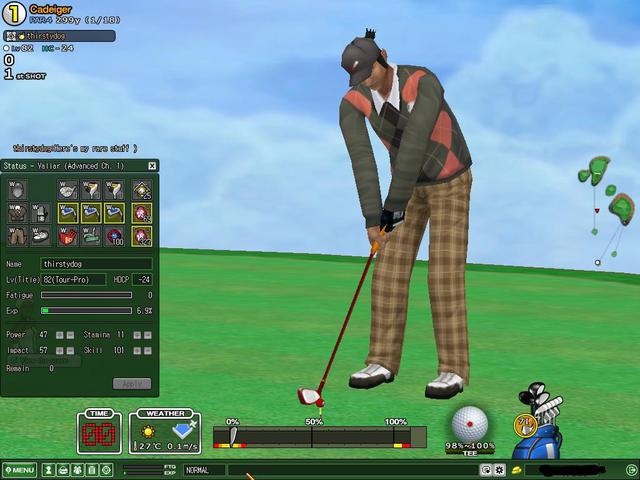The image size is (640, 480).
Task: Open the settings gear icon
Action: 498,469
